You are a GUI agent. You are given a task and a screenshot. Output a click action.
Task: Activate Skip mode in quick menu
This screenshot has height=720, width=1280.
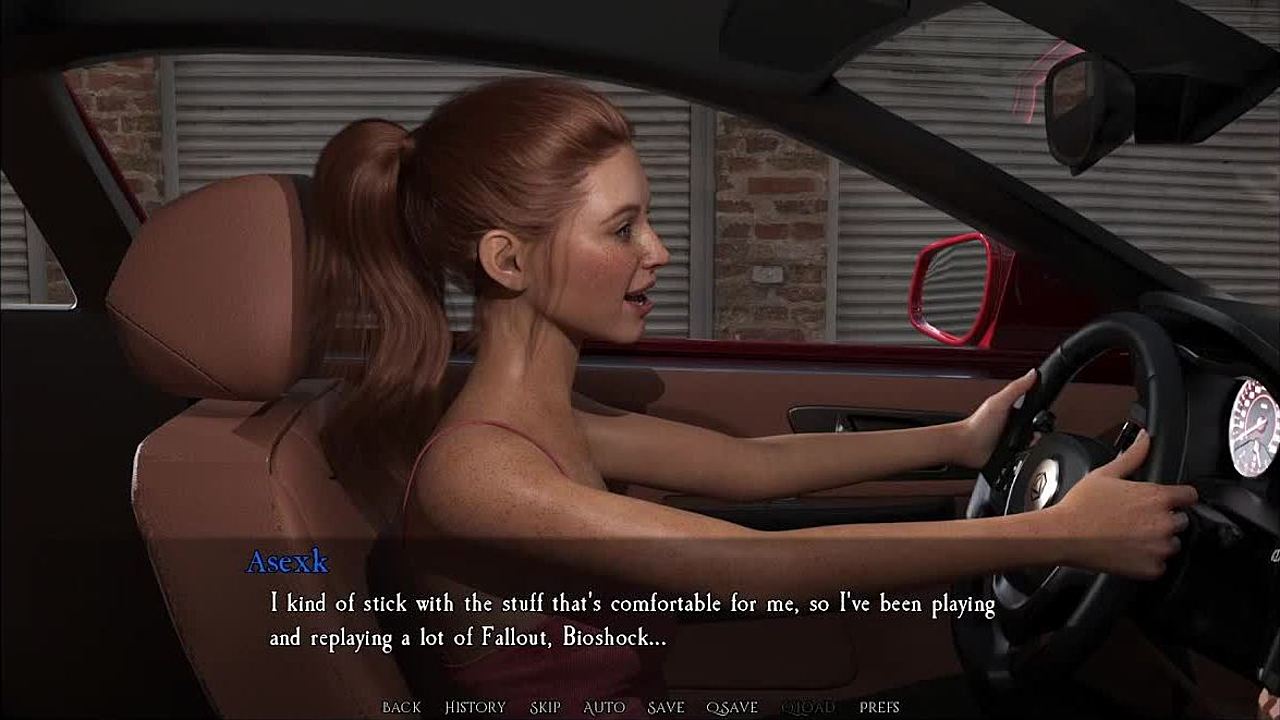click(545, 707)
